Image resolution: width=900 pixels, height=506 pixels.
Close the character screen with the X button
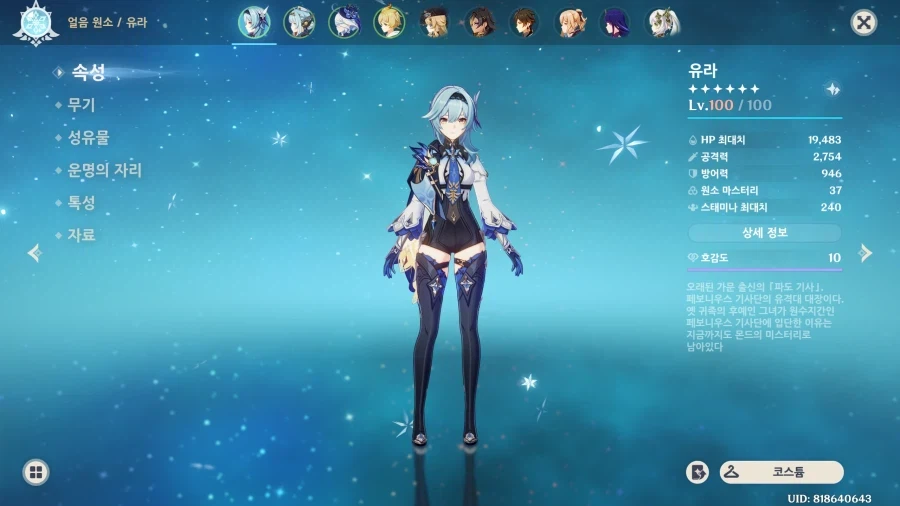pyautogui.click(x=863, y=23)
